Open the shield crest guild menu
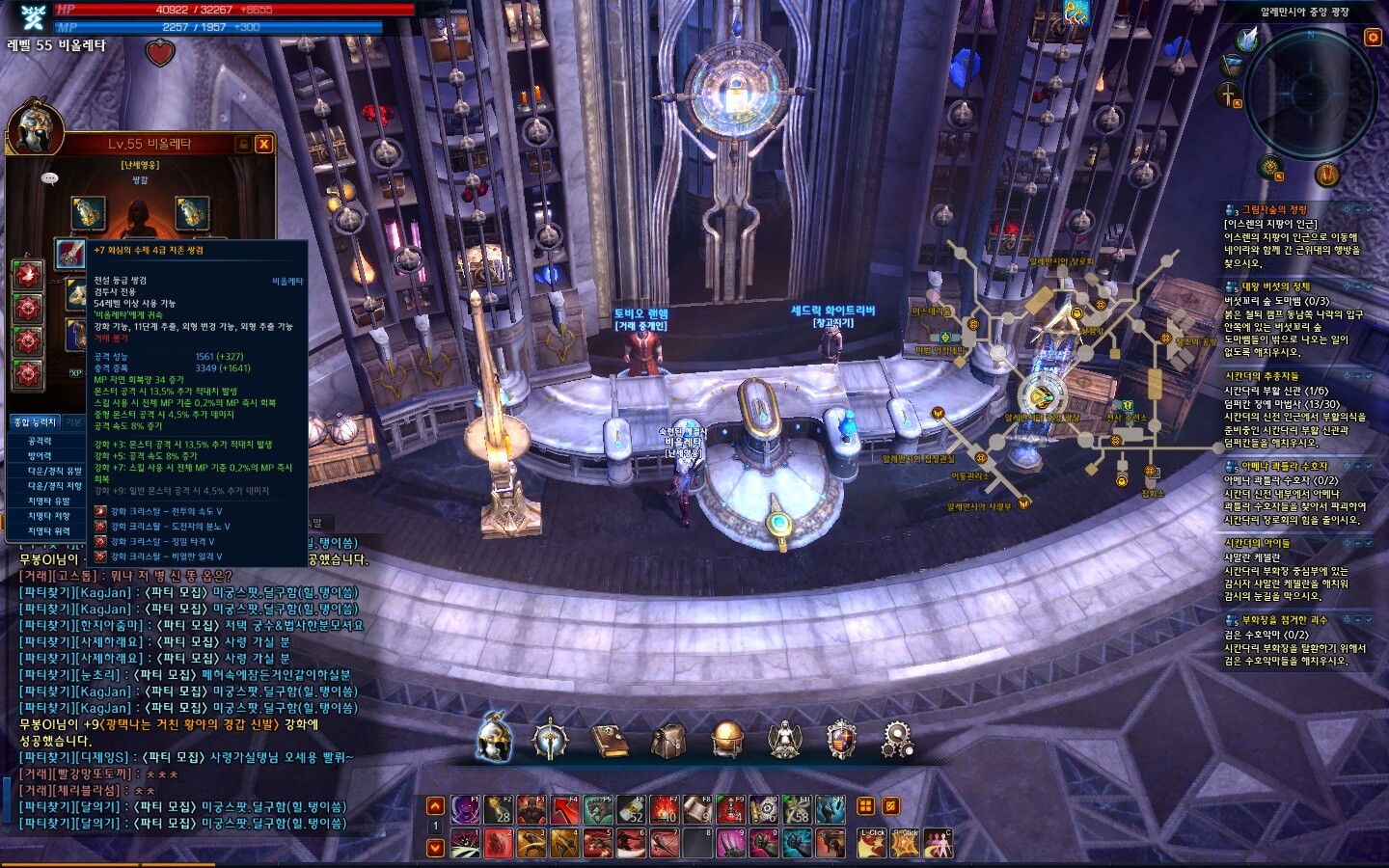This screenshot has width=1389, height=868. 842,740
